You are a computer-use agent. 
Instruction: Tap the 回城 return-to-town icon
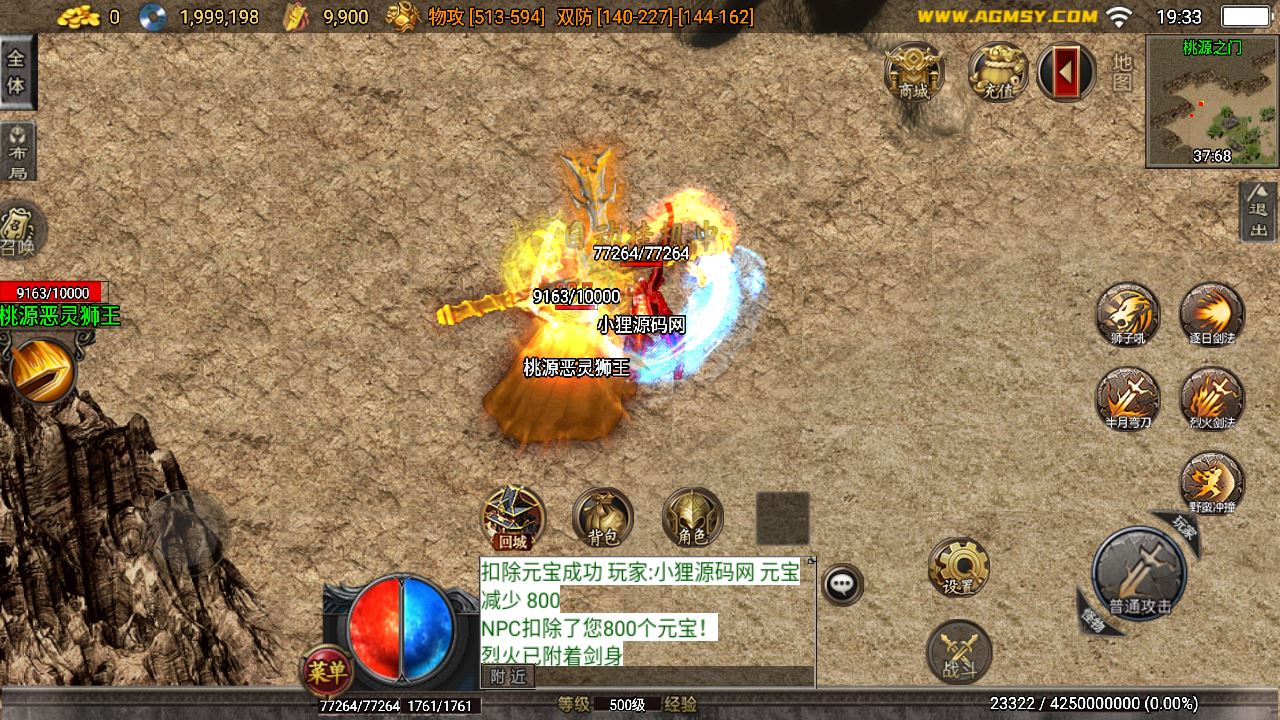[x=515, y=517]
